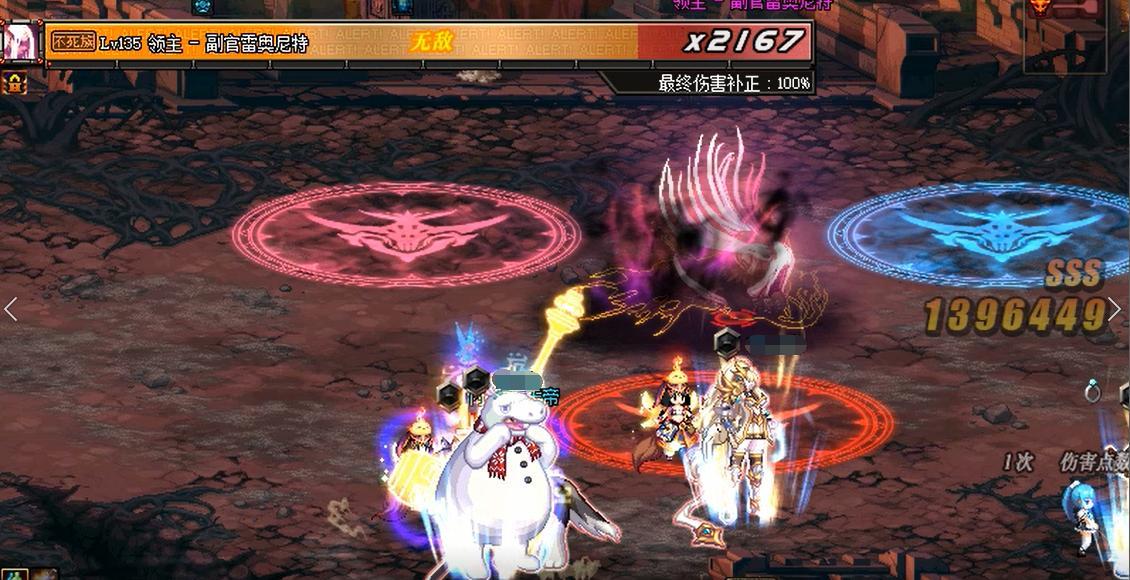Screen dimensions: 1130x580
Task: Select the red boss skull minimap marker
Action: click(x=1040, y=8)
